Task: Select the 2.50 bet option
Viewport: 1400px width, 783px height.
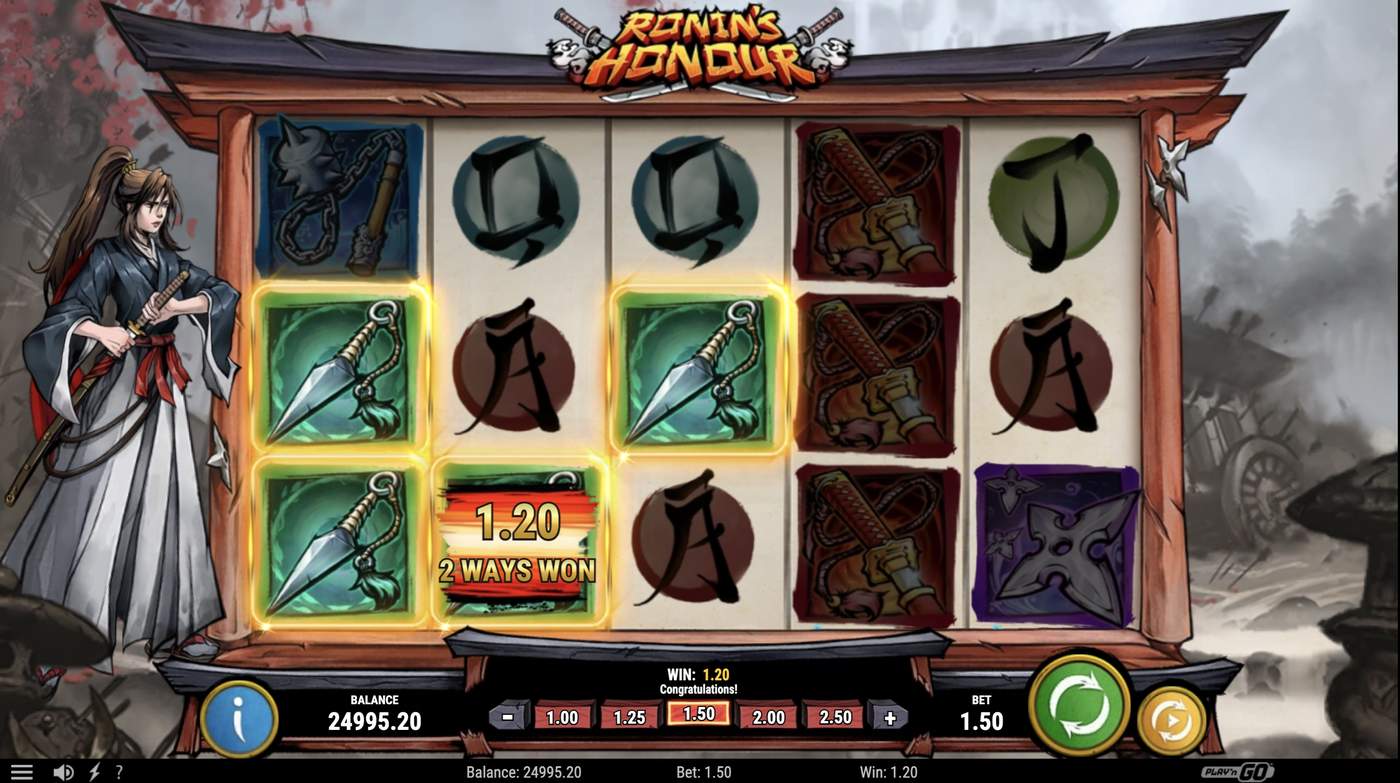Action: coord(834,717)
